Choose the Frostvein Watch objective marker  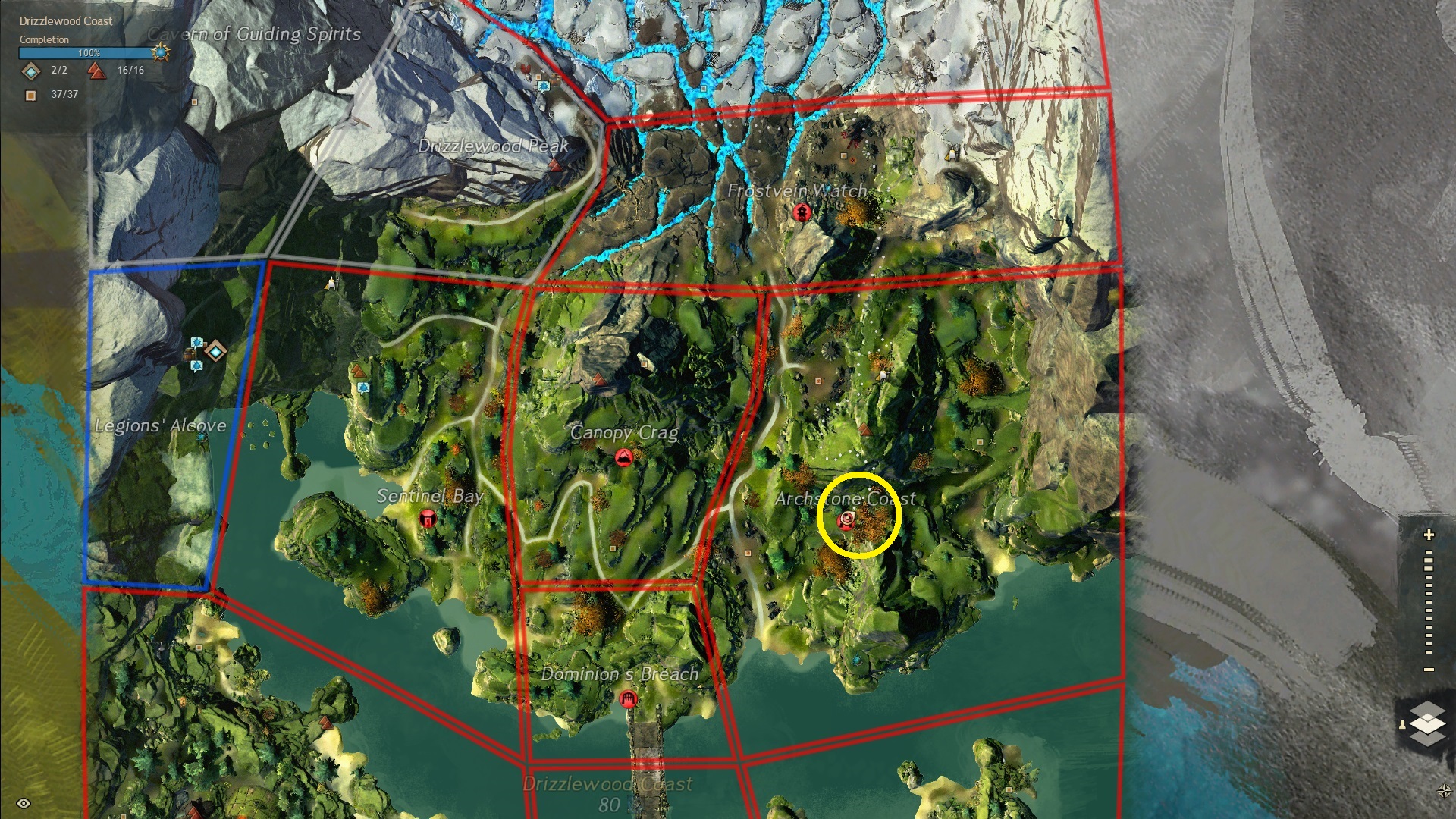click(x=801, y=212)
